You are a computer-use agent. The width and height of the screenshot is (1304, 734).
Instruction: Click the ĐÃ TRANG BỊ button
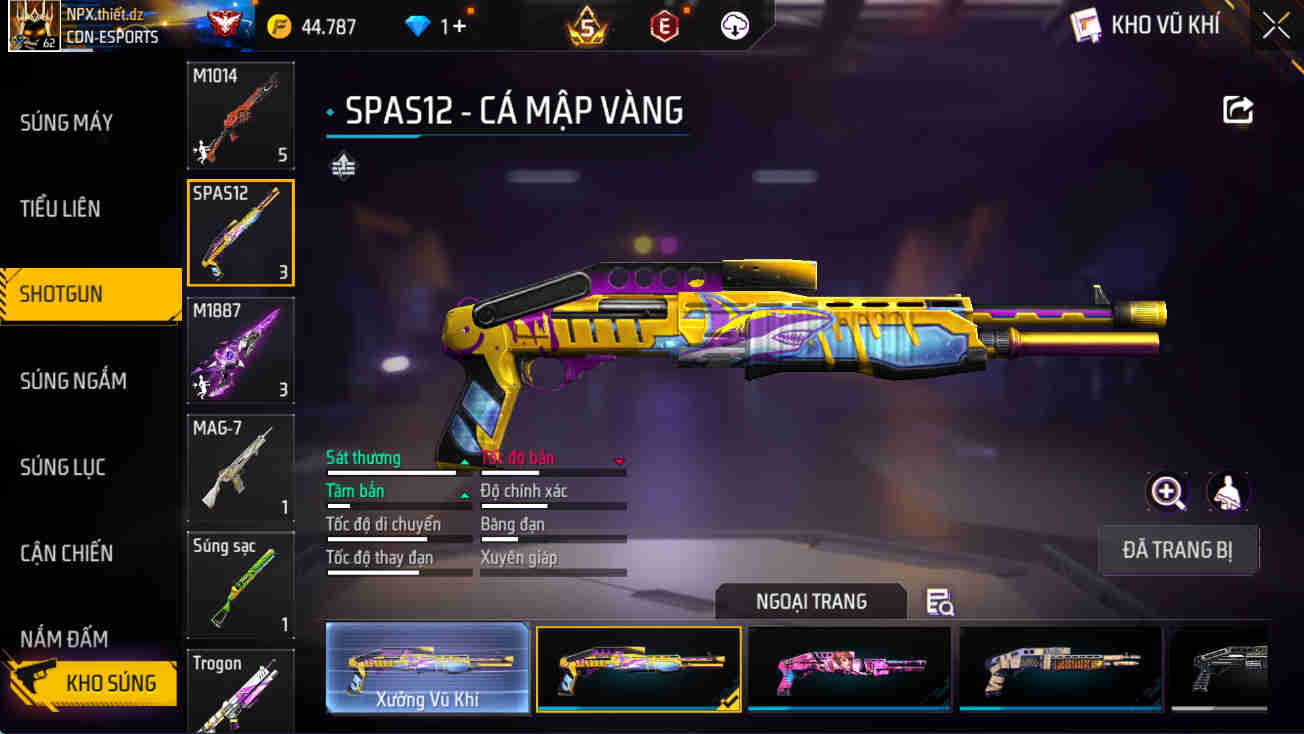point(1177,550)
